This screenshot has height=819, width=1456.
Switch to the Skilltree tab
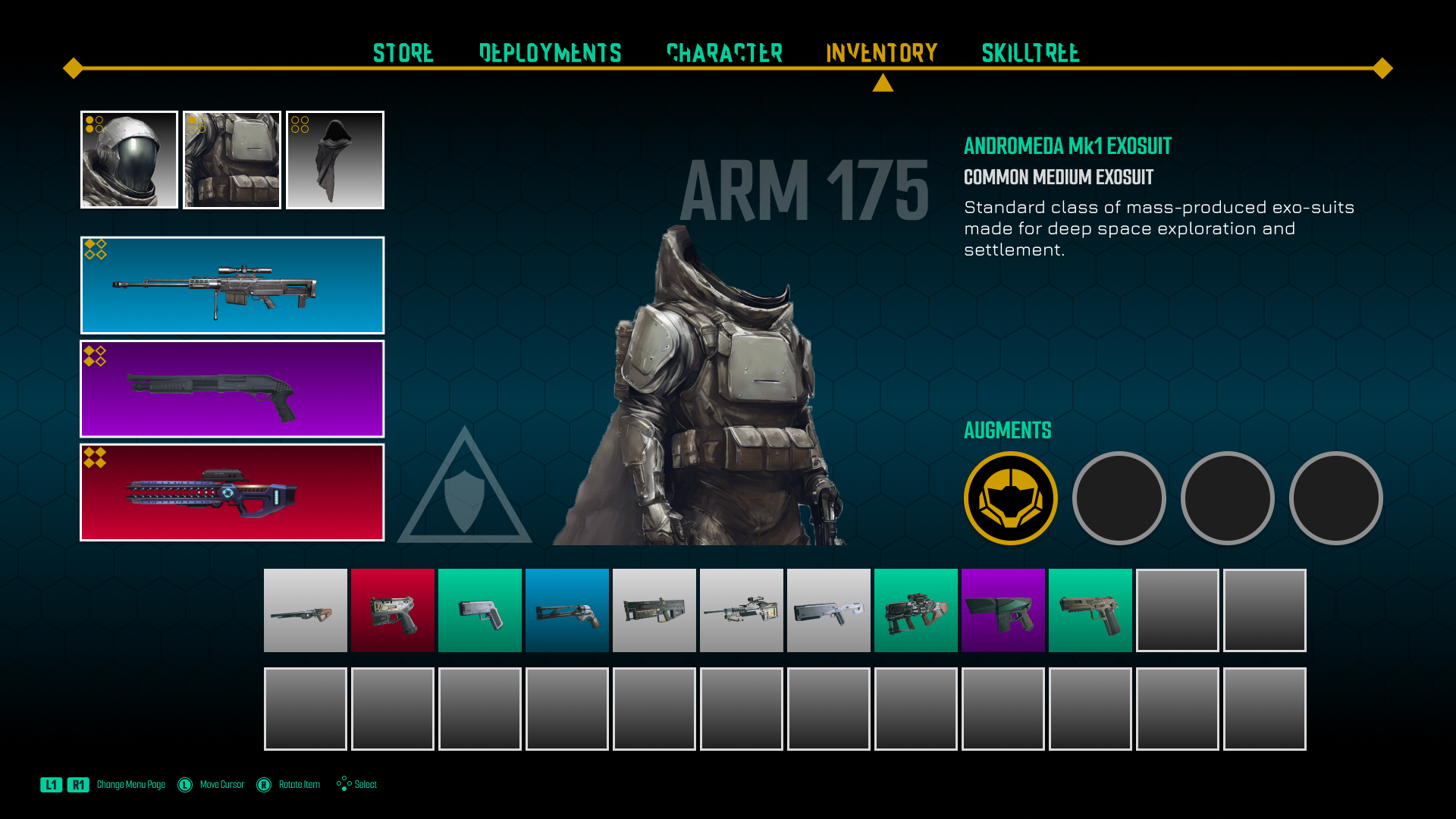click(1030, 53)
